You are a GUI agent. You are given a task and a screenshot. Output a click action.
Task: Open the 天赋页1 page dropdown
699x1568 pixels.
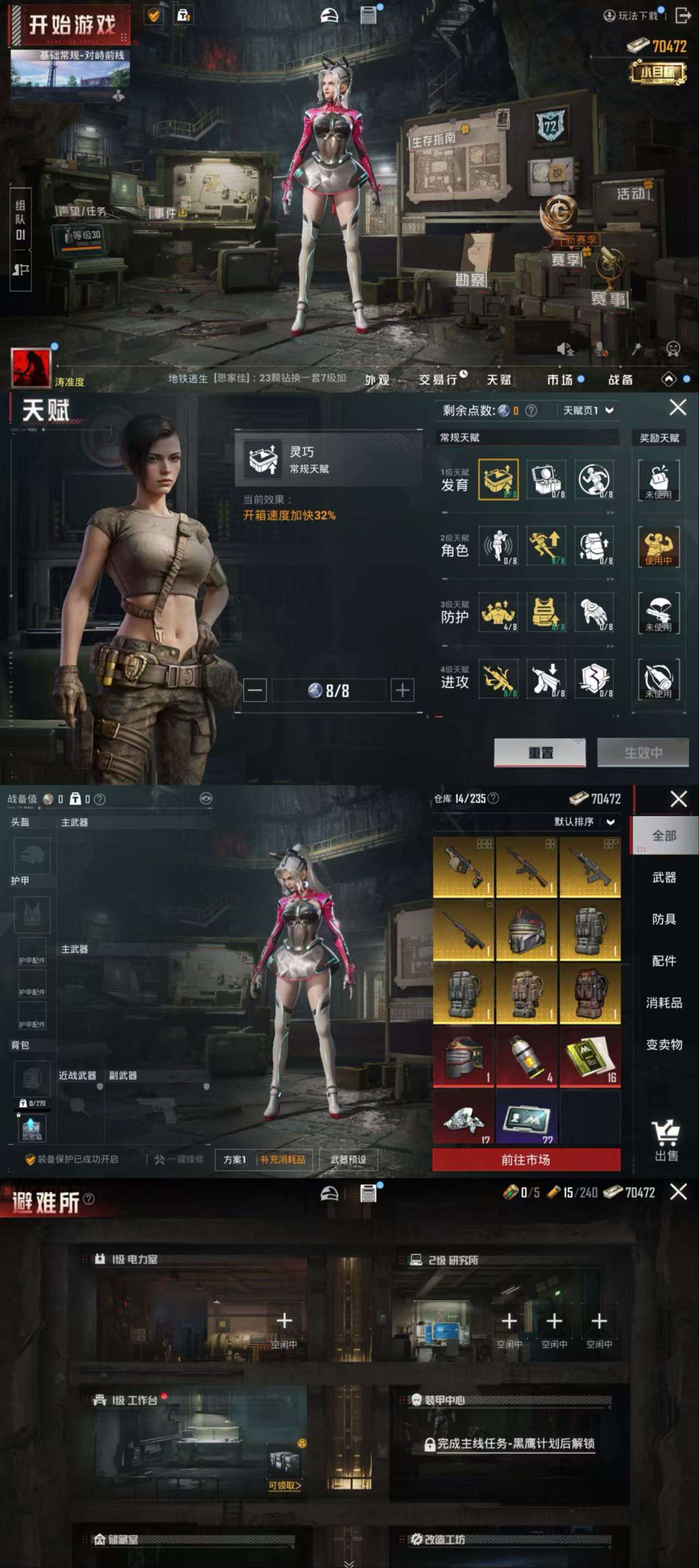click(588, 410)
